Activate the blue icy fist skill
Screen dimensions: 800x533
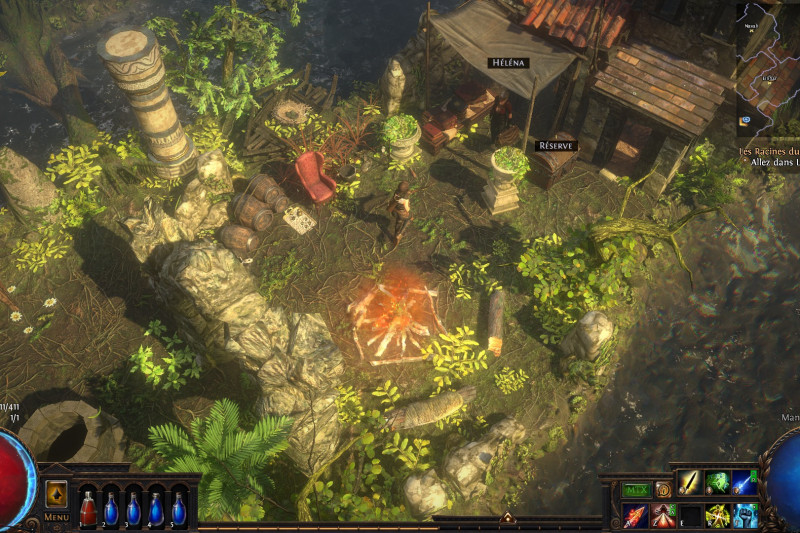pyautogui.click(x=744, y=516)
